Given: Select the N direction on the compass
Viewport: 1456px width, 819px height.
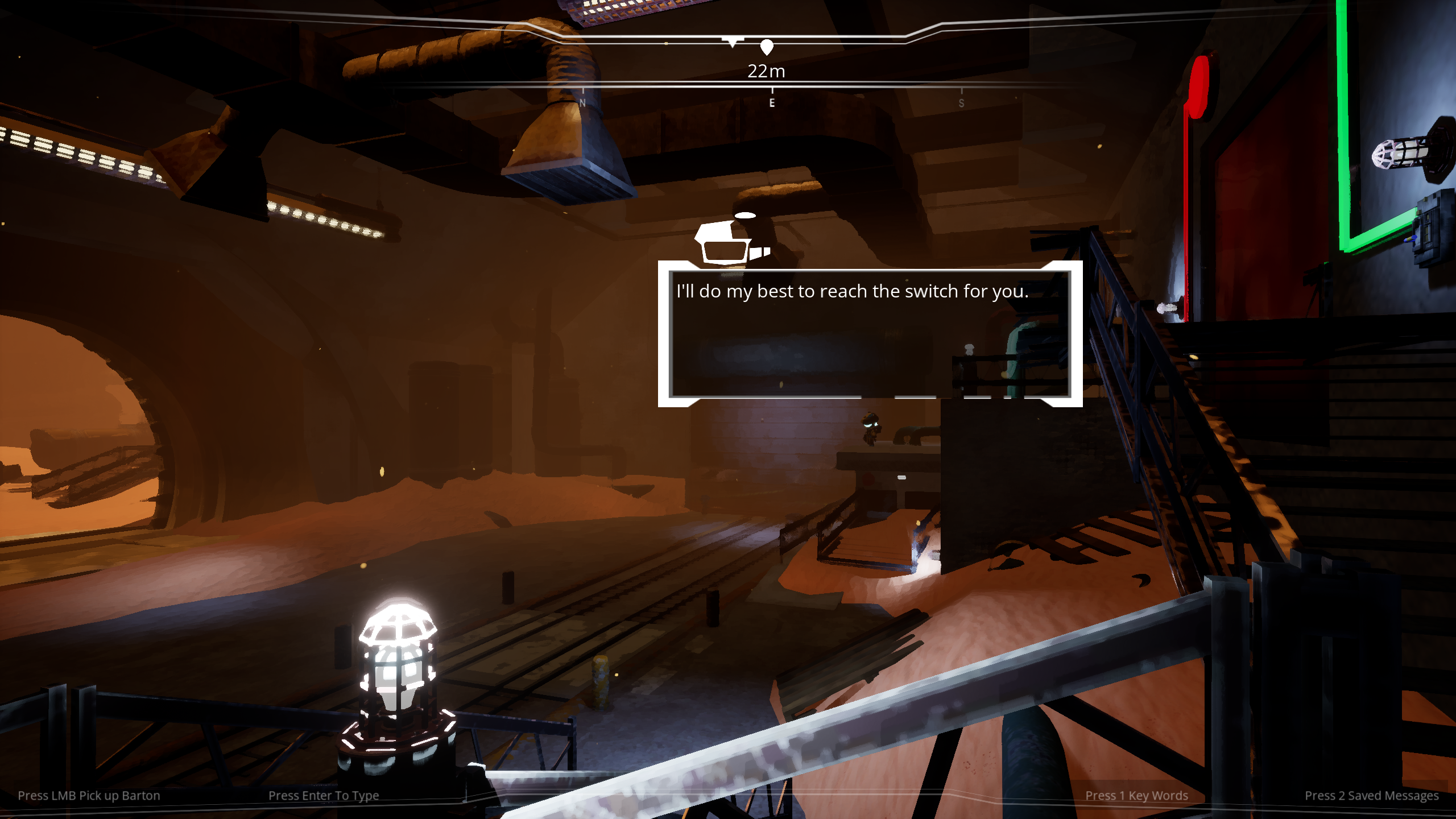Looking at the screenshot, I should (582, 104).
